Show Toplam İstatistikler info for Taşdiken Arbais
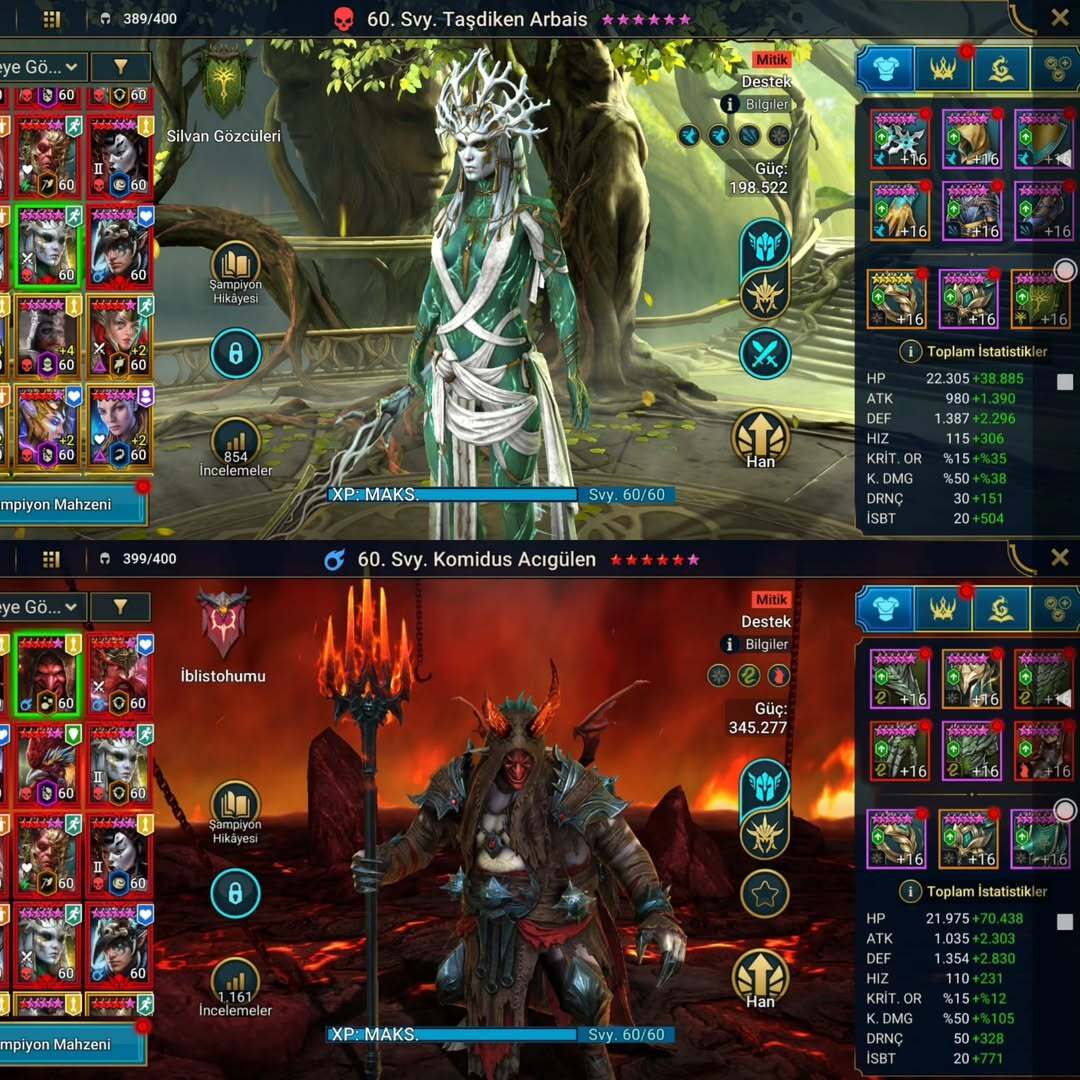Viewport: 1080px width, 1080px height. [x=910, y=351]
